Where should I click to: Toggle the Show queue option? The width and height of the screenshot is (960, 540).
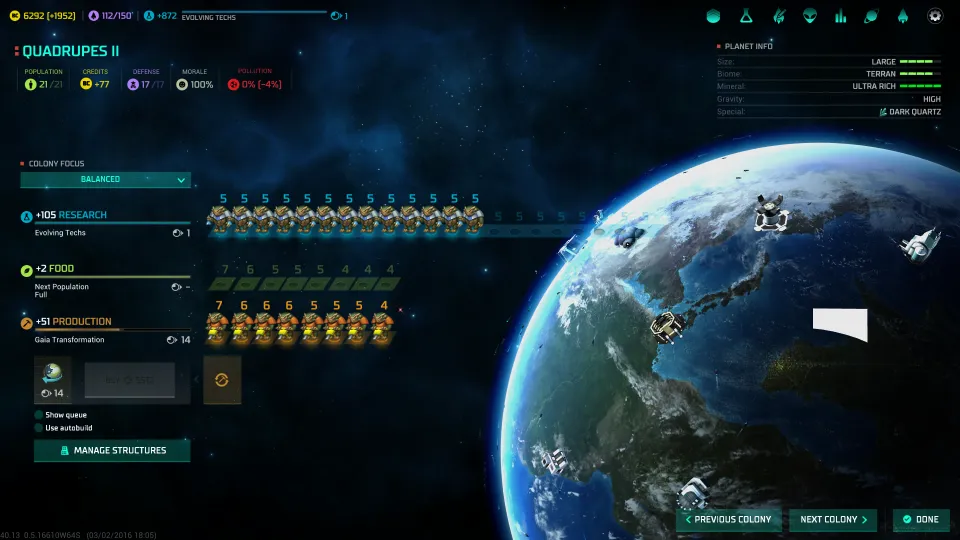click(x=39, y=415)
